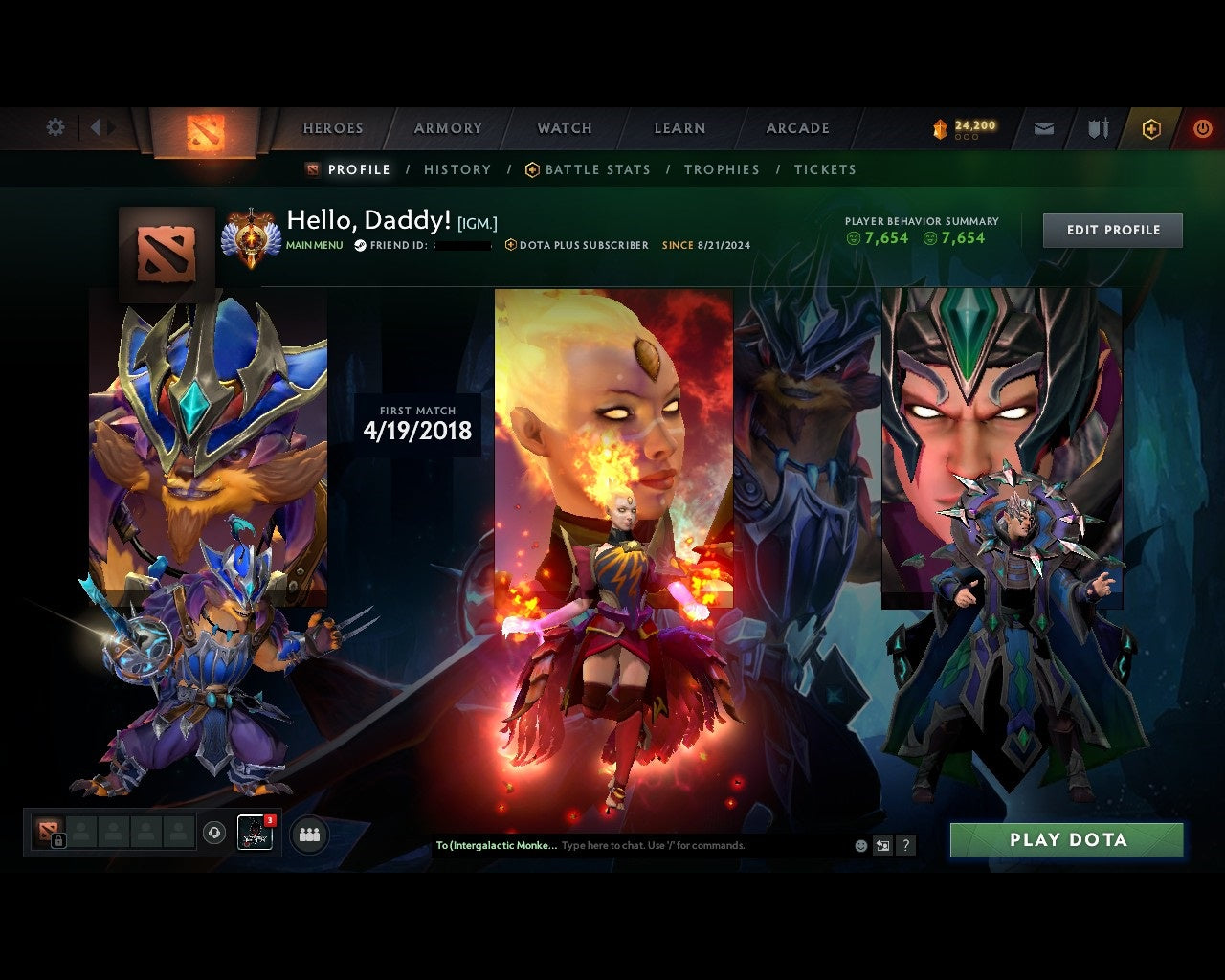Open the Armory shield-and-sword icon
The width and height of the screenshot is (1225, 980).
point(1097,127)
